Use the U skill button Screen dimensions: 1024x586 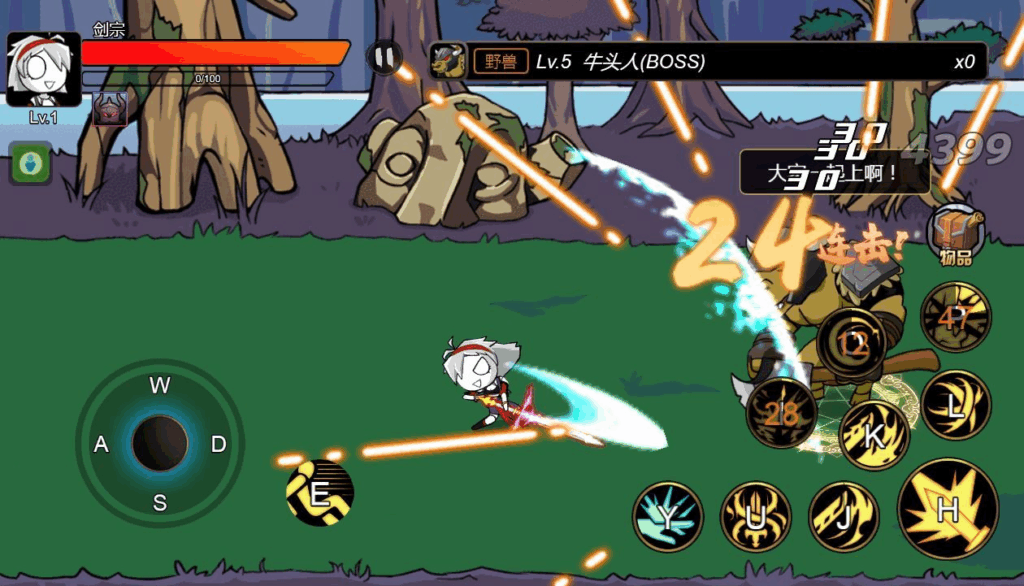click(755, 516)
